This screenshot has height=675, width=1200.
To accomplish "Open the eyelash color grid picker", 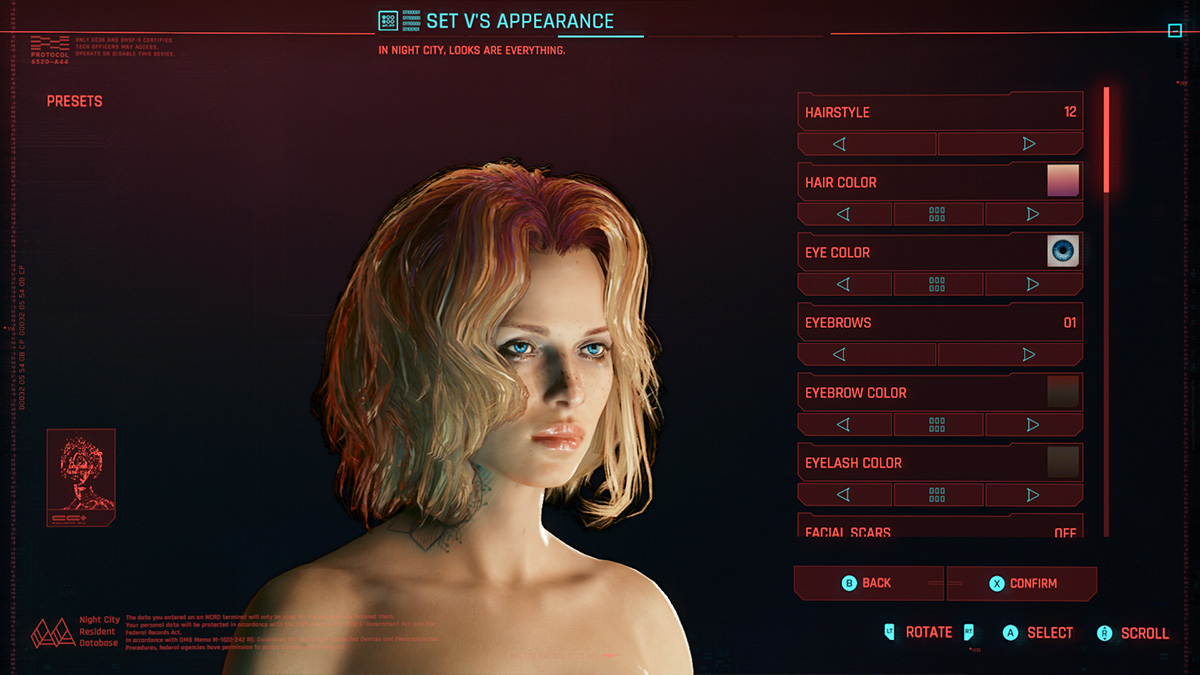I will click(x=937, y=494).
